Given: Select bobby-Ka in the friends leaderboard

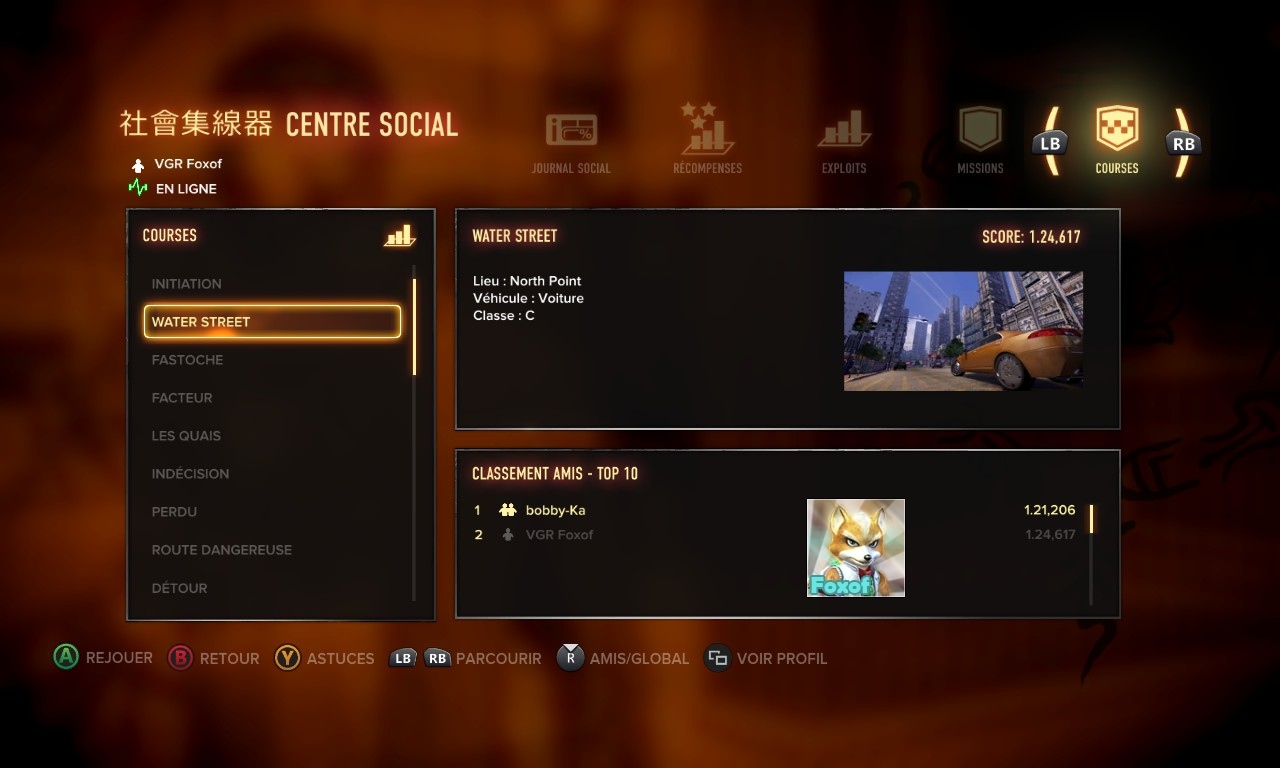Looking at the screenshot, I should [555, 510].
